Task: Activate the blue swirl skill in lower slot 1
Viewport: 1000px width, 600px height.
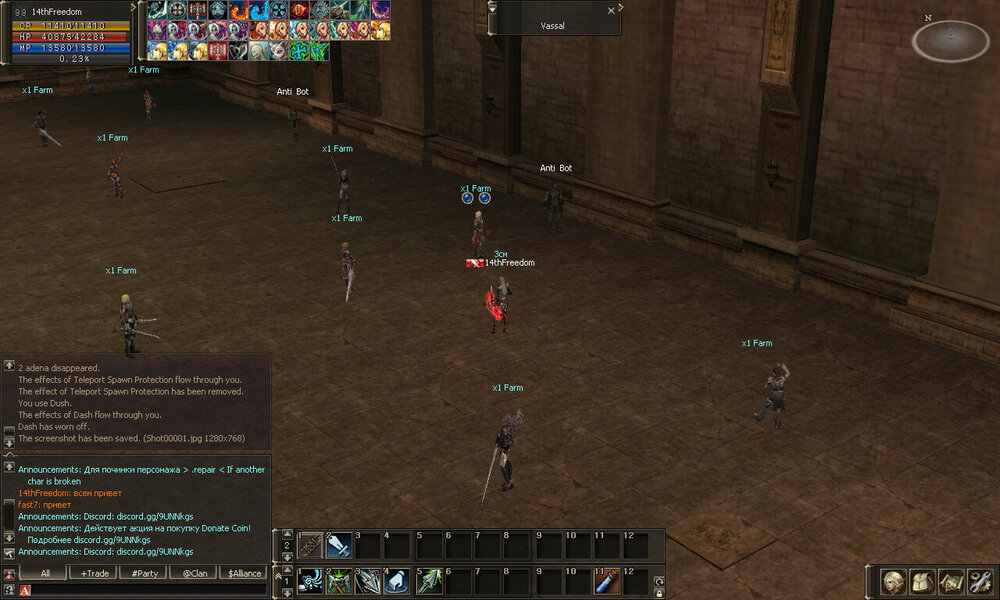Action: click(311, 581)
